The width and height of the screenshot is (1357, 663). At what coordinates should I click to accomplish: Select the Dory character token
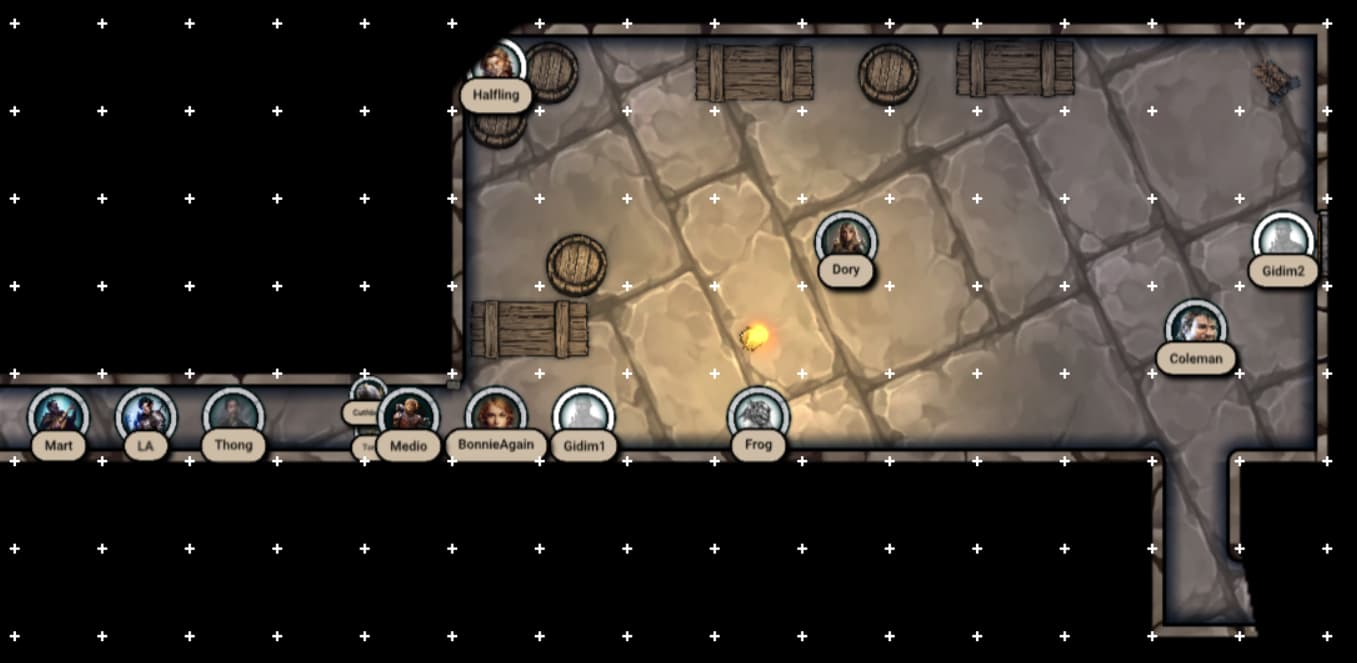click(846, 240)
